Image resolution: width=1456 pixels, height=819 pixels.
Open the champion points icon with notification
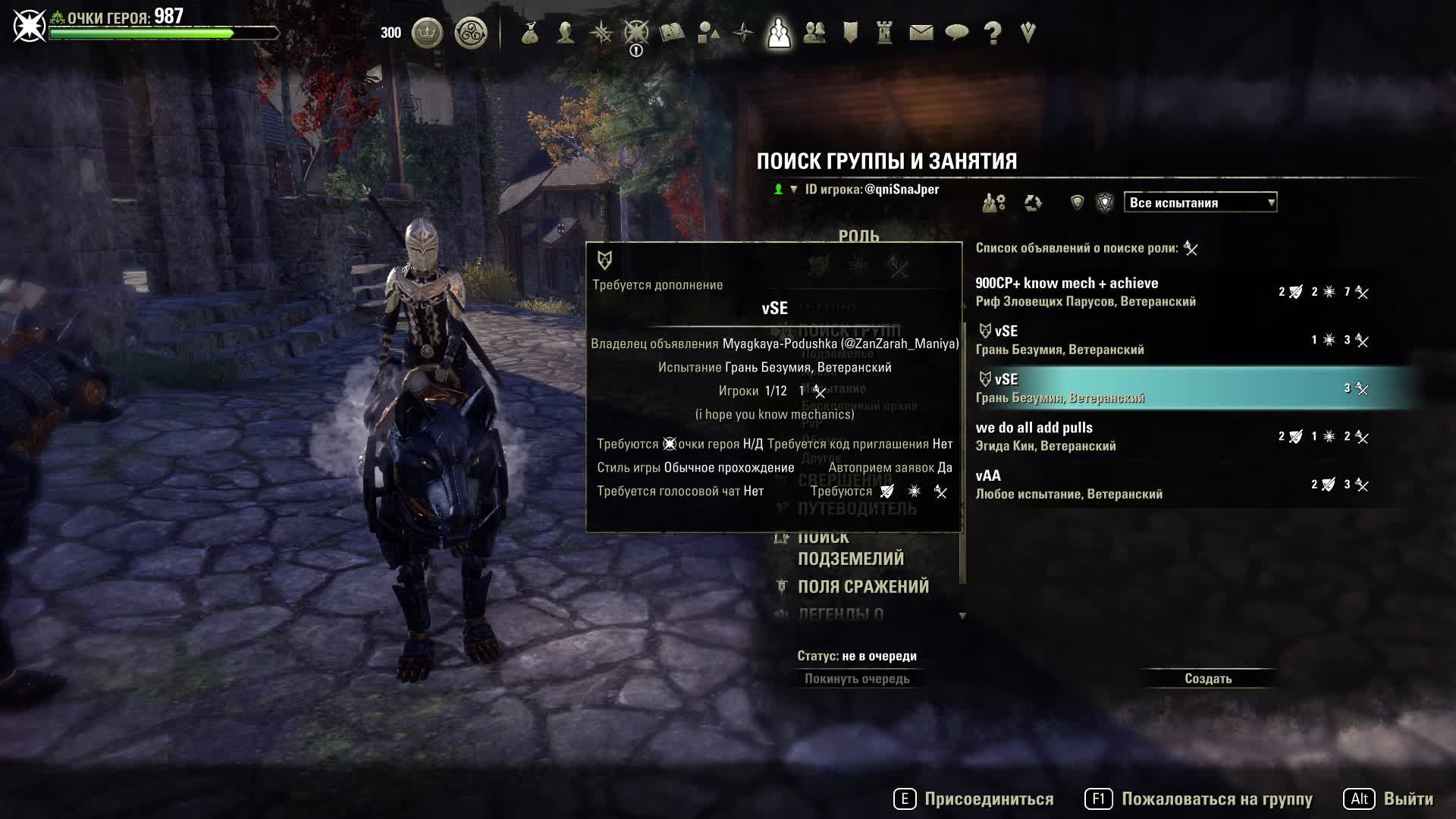tap(635, 34)
